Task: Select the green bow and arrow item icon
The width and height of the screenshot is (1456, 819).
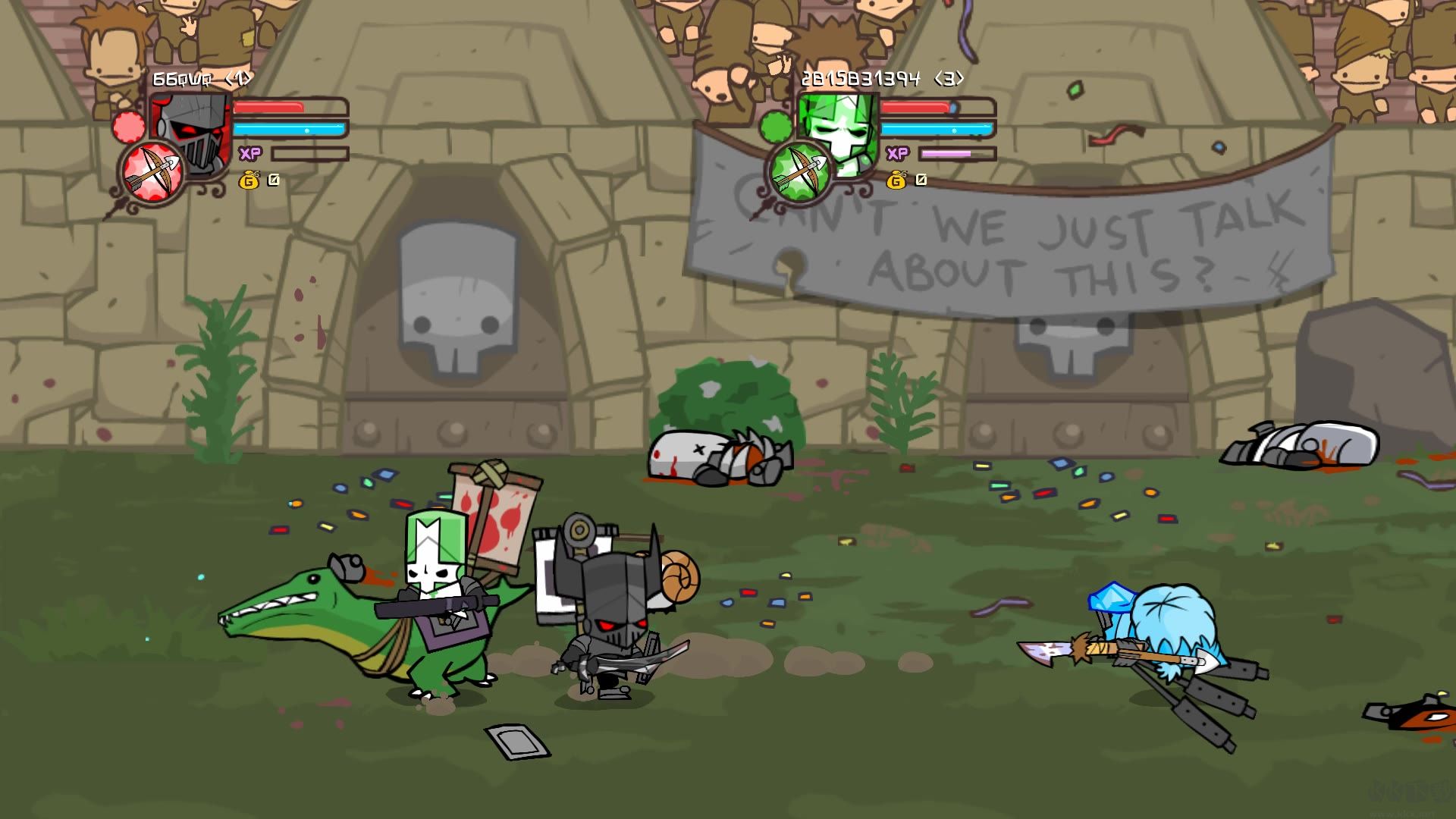Action: point(800,173)
